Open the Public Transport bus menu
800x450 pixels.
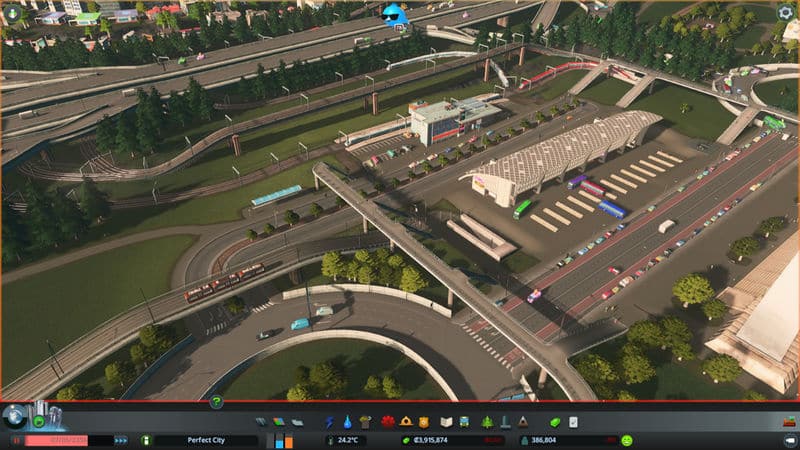466,422
